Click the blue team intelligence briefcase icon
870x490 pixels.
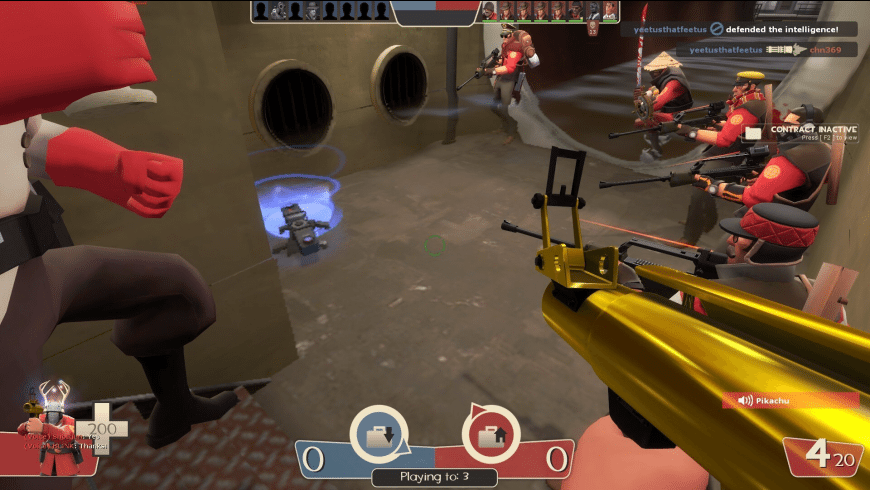[x=381, y=436]
